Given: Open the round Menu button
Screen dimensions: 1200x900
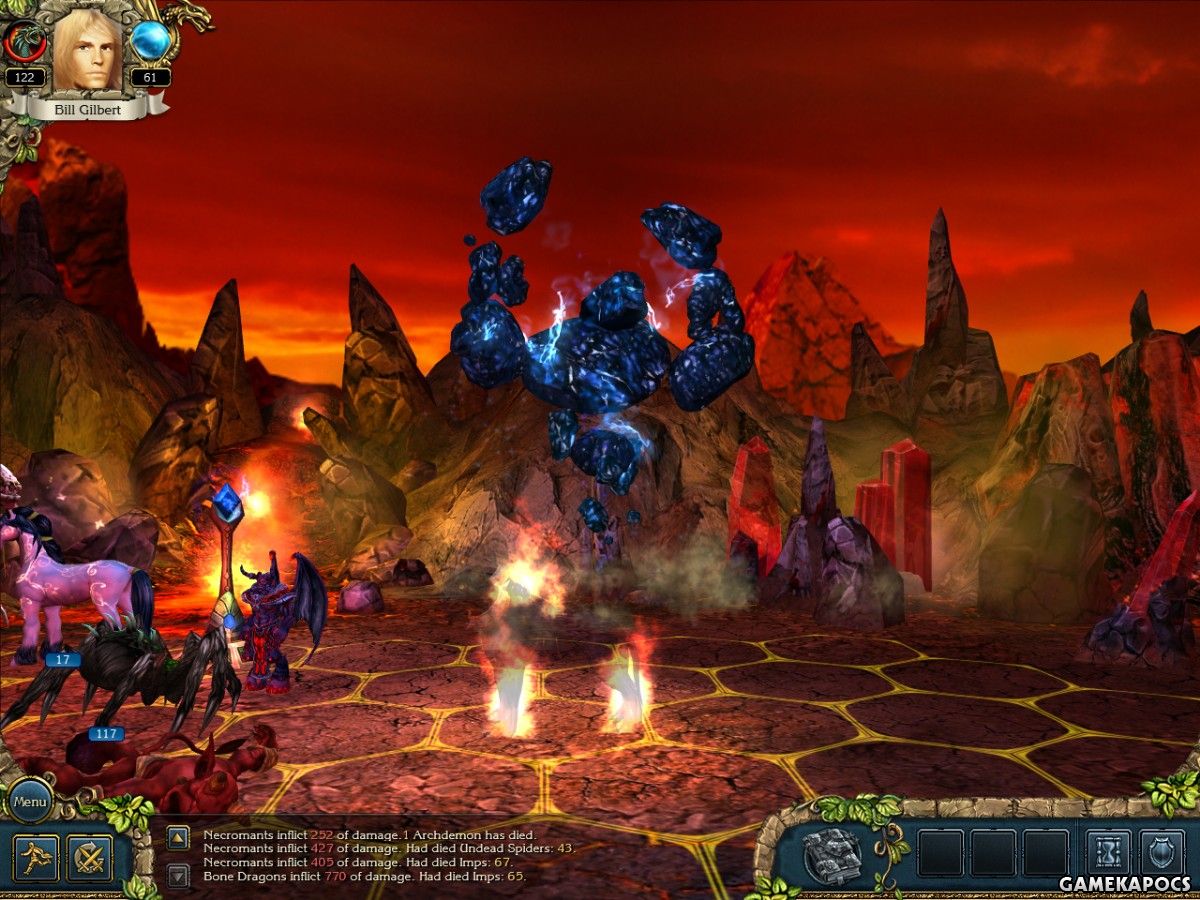Looking at the screenshot, I should click(x=30, y=801).
